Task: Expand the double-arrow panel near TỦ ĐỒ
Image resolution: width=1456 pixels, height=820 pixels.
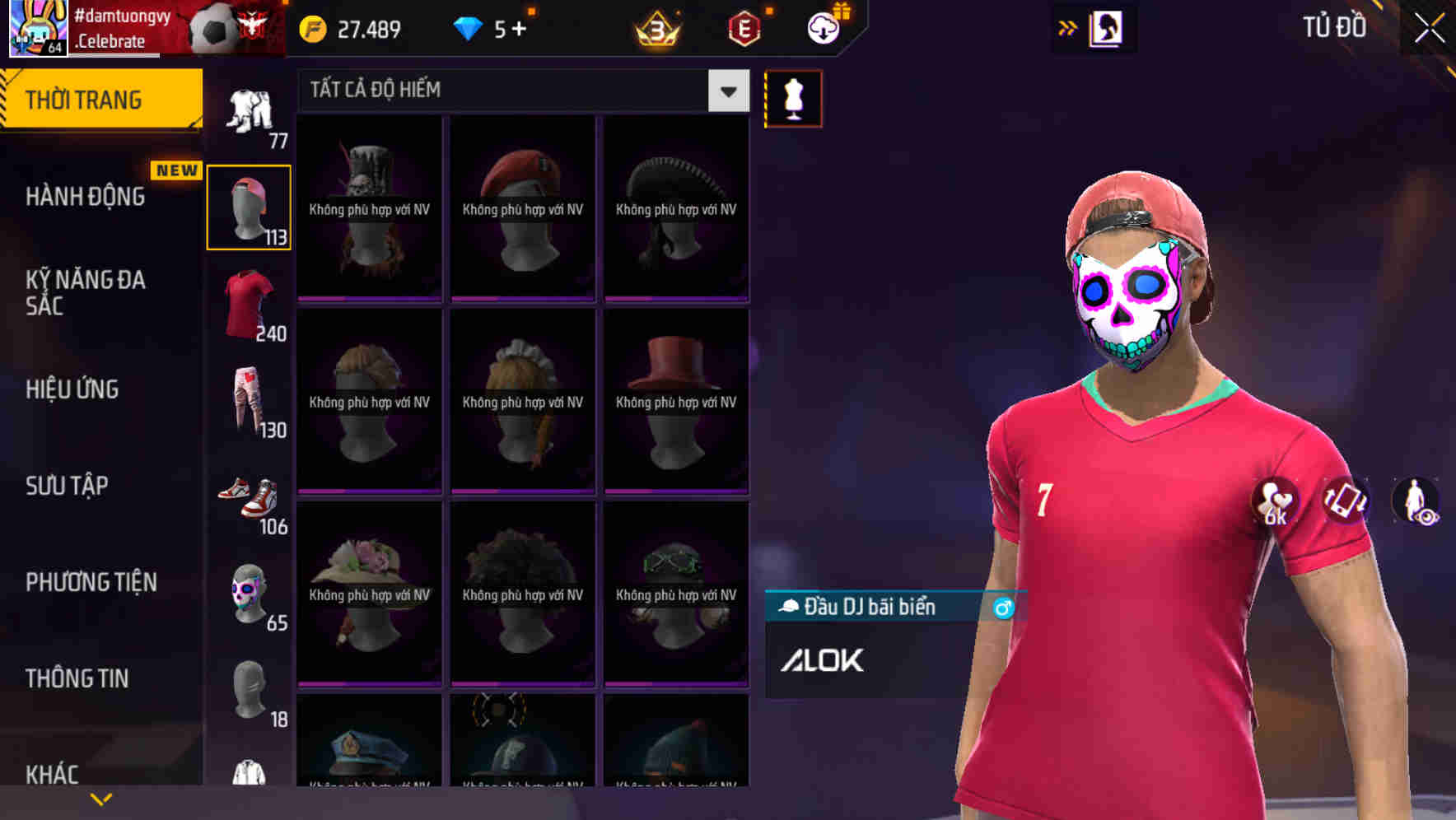Action: 1068,26
